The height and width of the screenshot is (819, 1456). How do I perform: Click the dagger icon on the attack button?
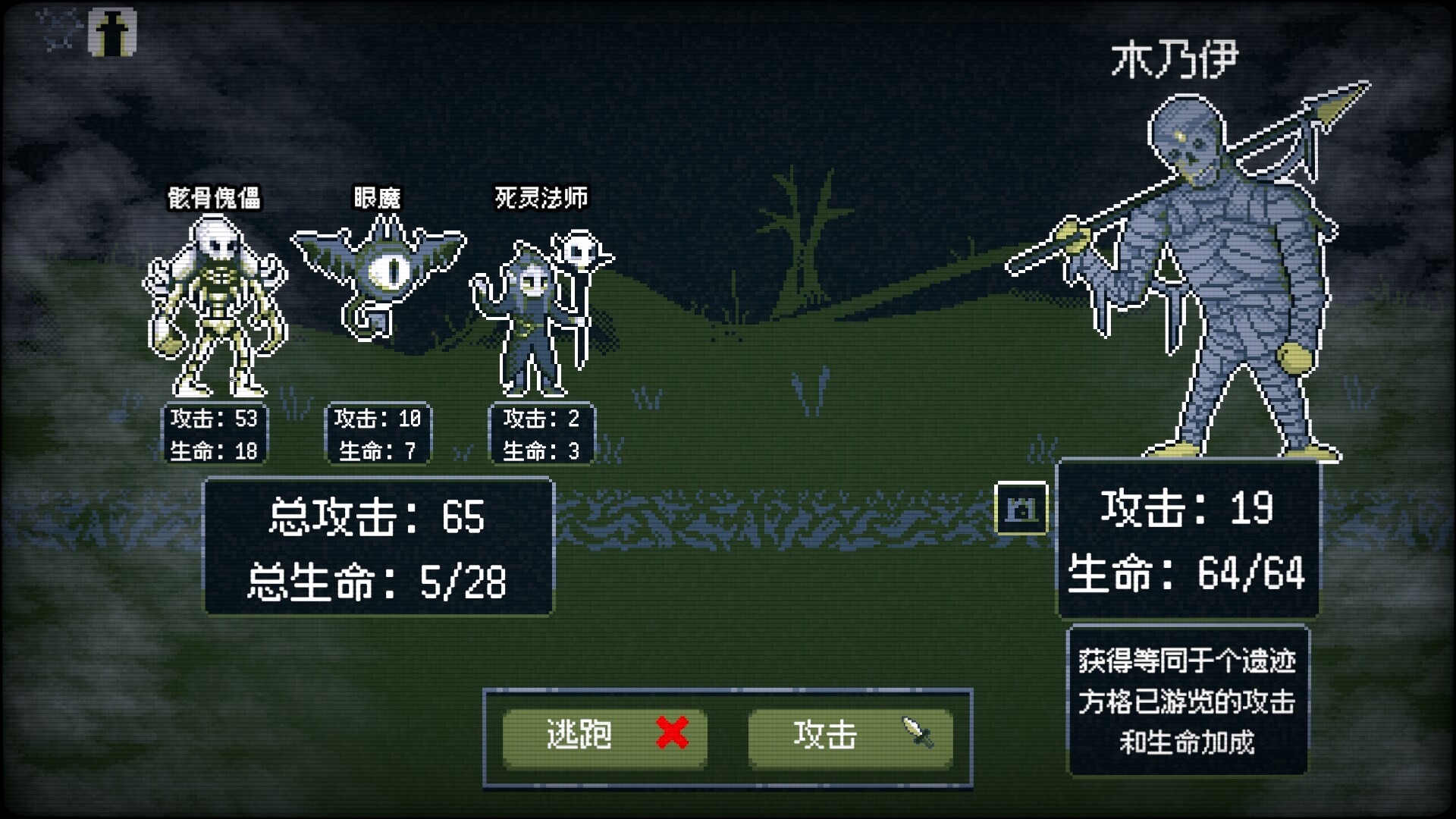[x=915, y=733]
